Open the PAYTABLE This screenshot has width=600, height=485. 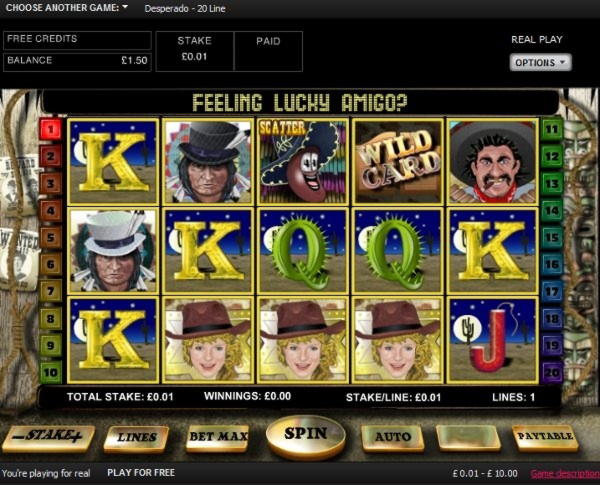point(545,437)
